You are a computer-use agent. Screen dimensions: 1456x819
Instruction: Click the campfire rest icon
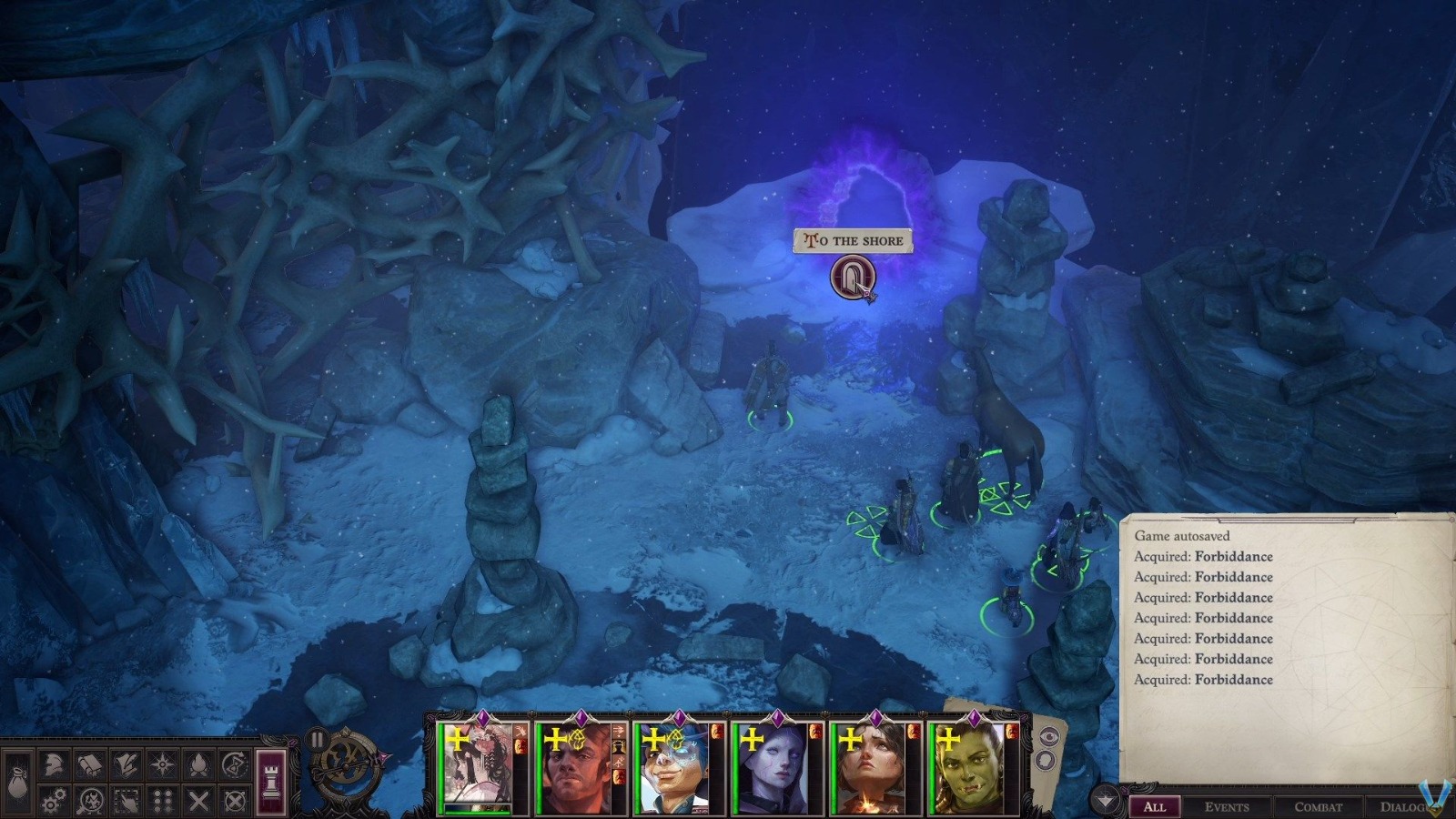198,765
